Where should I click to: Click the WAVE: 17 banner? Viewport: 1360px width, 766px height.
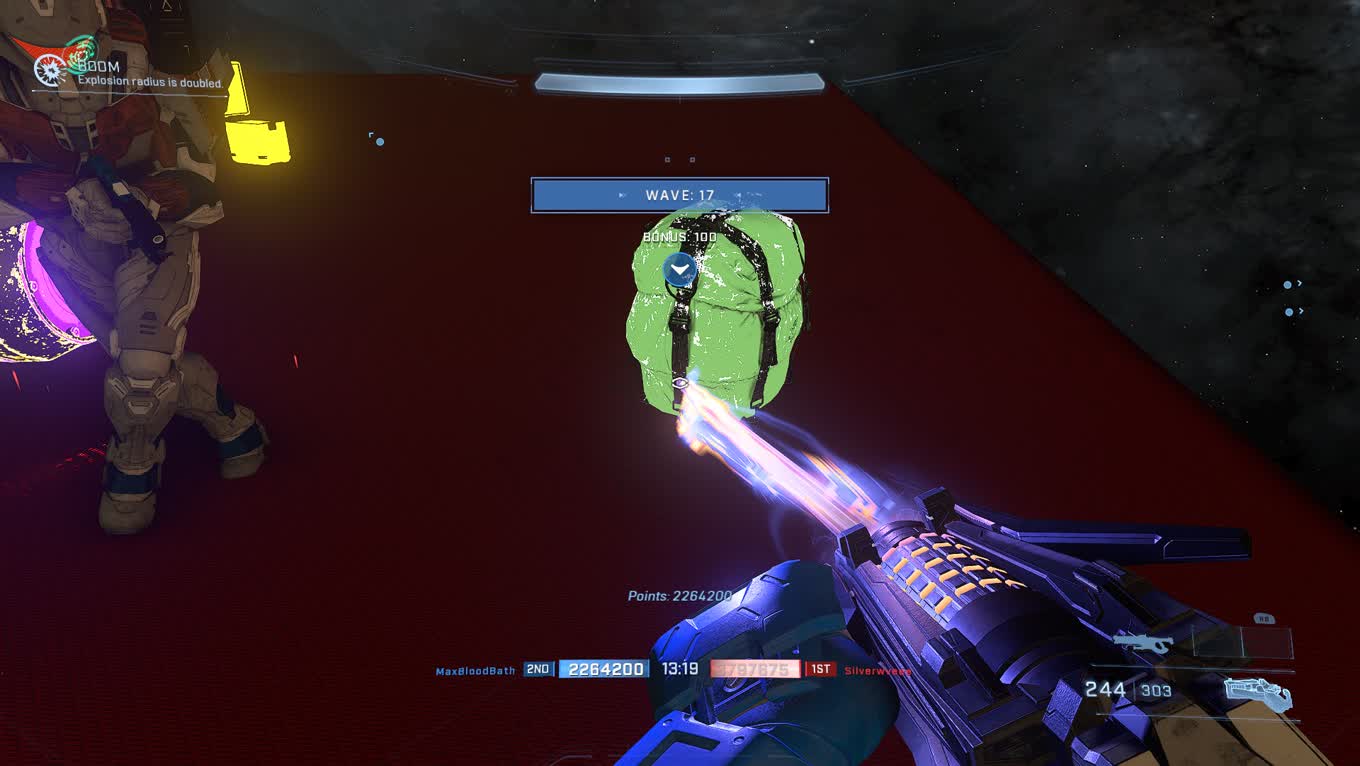679,195
